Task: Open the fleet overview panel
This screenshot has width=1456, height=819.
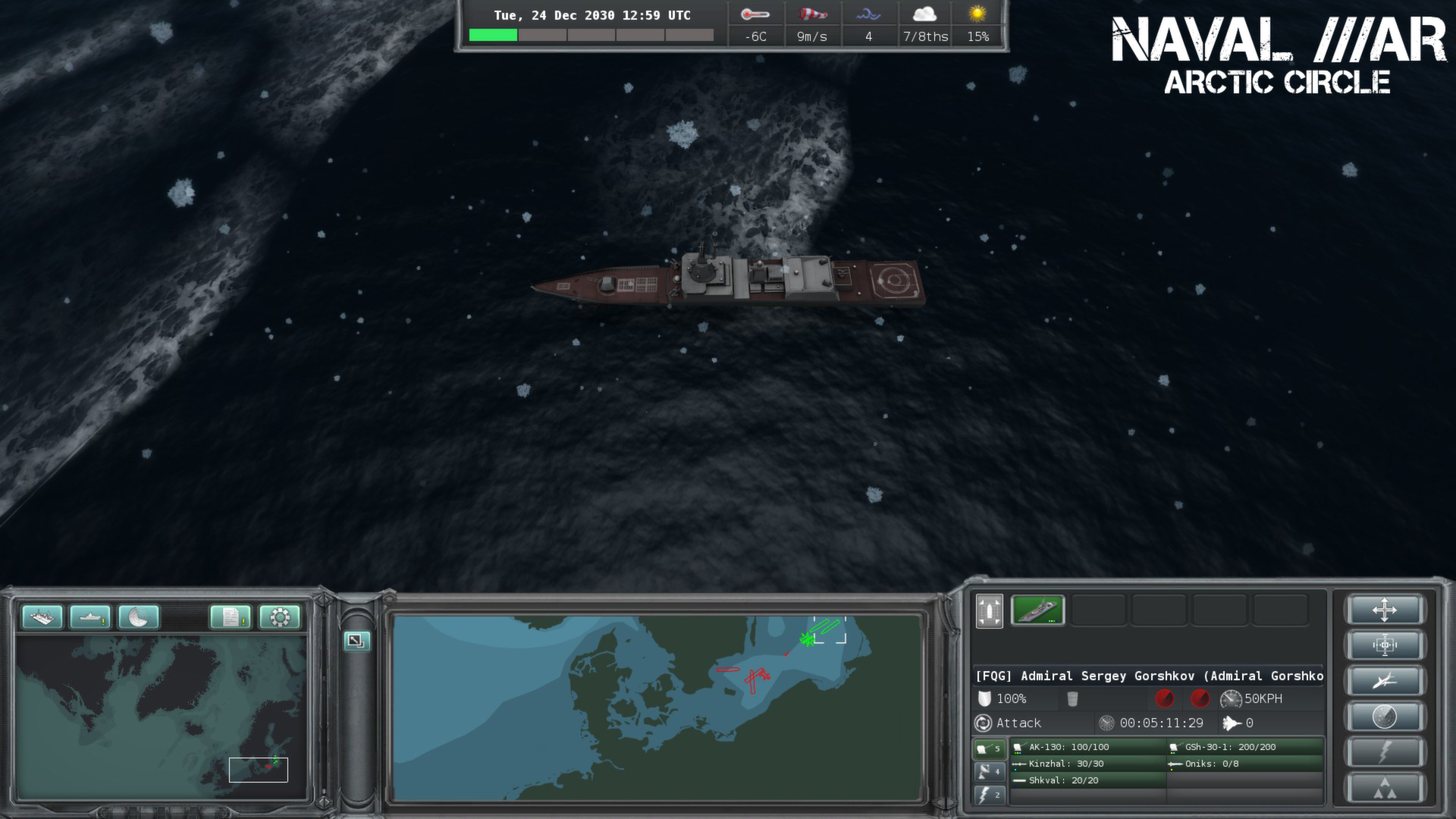Action: [x=43, y=617]
